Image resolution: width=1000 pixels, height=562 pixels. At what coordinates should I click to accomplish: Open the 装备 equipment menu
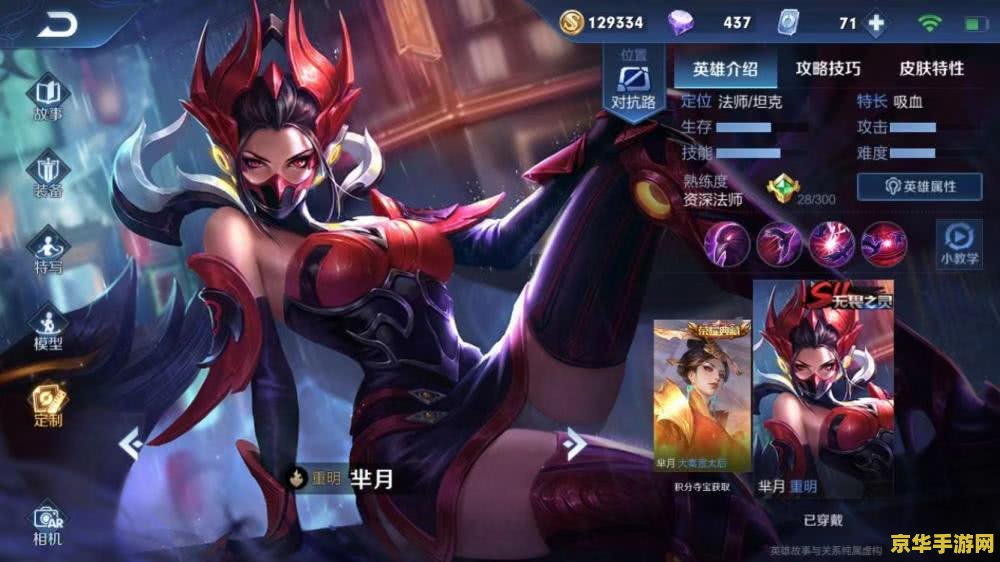point(48,174)
